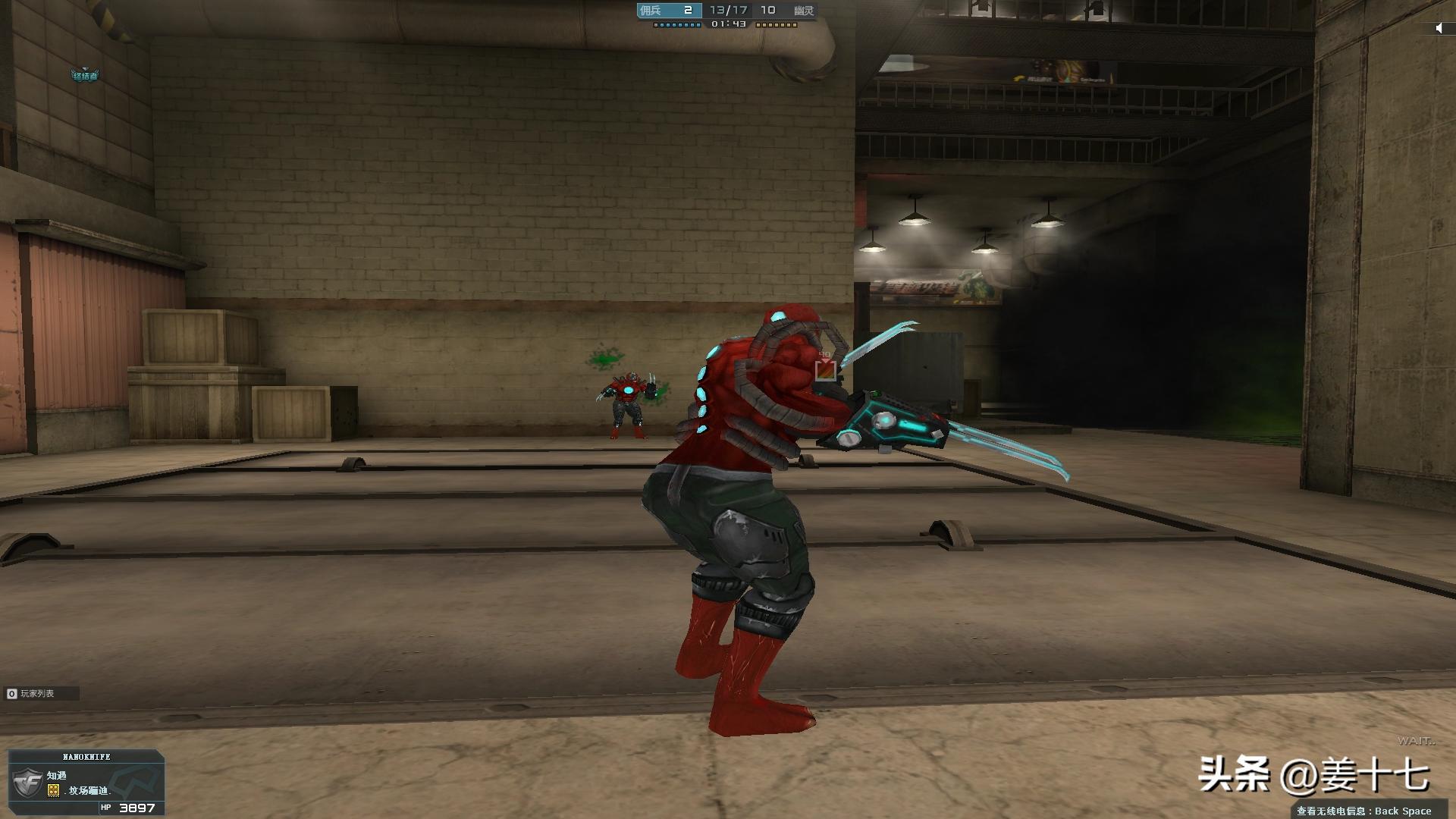Click the 终结者 terminator badge
The width and height of the screenshot is (1456, 819).
coord(84,75)
